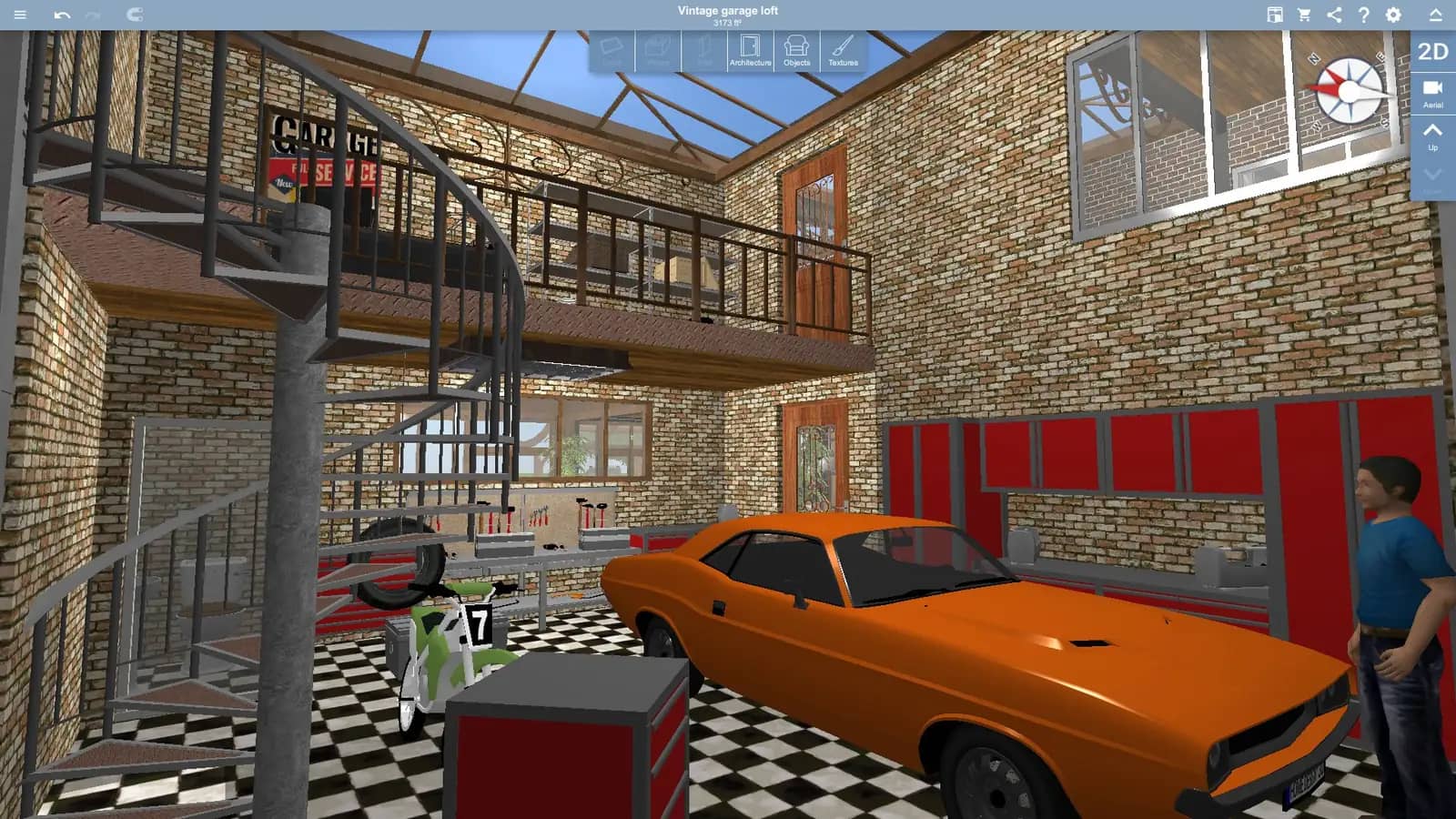Open the shopping cart store
1456x819 pixels.
1303,14
